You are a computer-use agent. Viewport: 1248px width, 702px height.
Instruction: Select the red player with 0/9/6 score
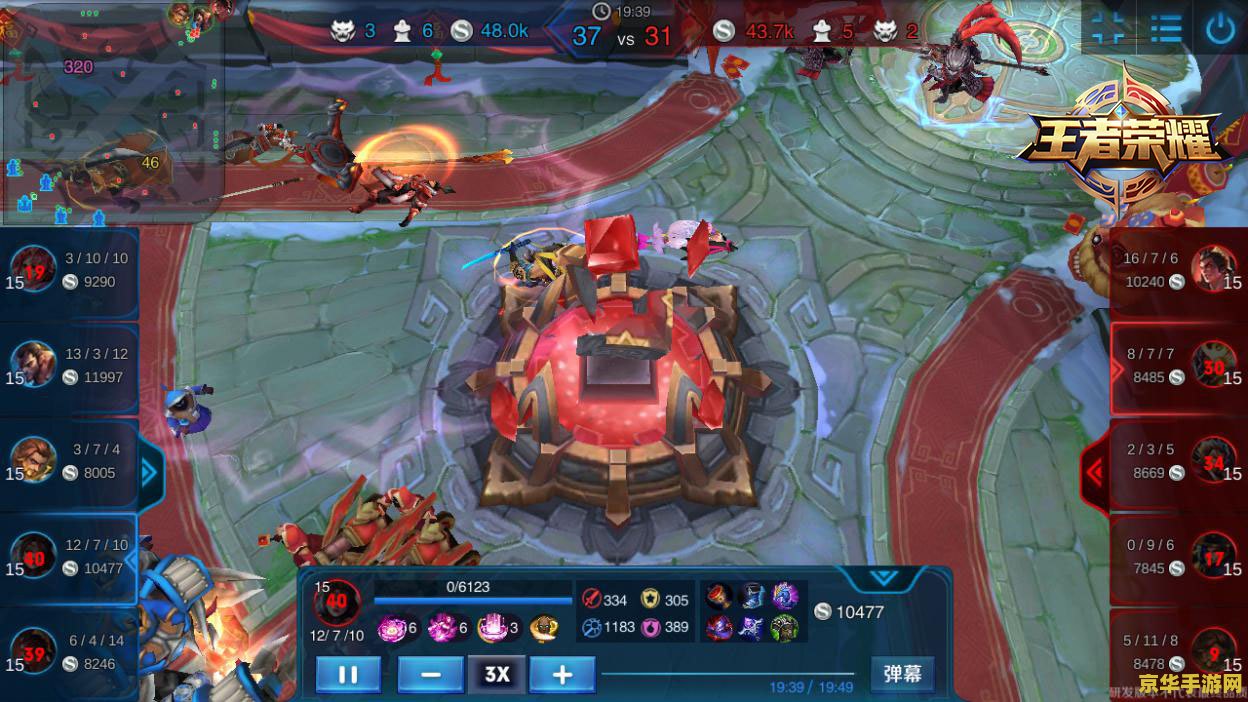click(1180, 557)
